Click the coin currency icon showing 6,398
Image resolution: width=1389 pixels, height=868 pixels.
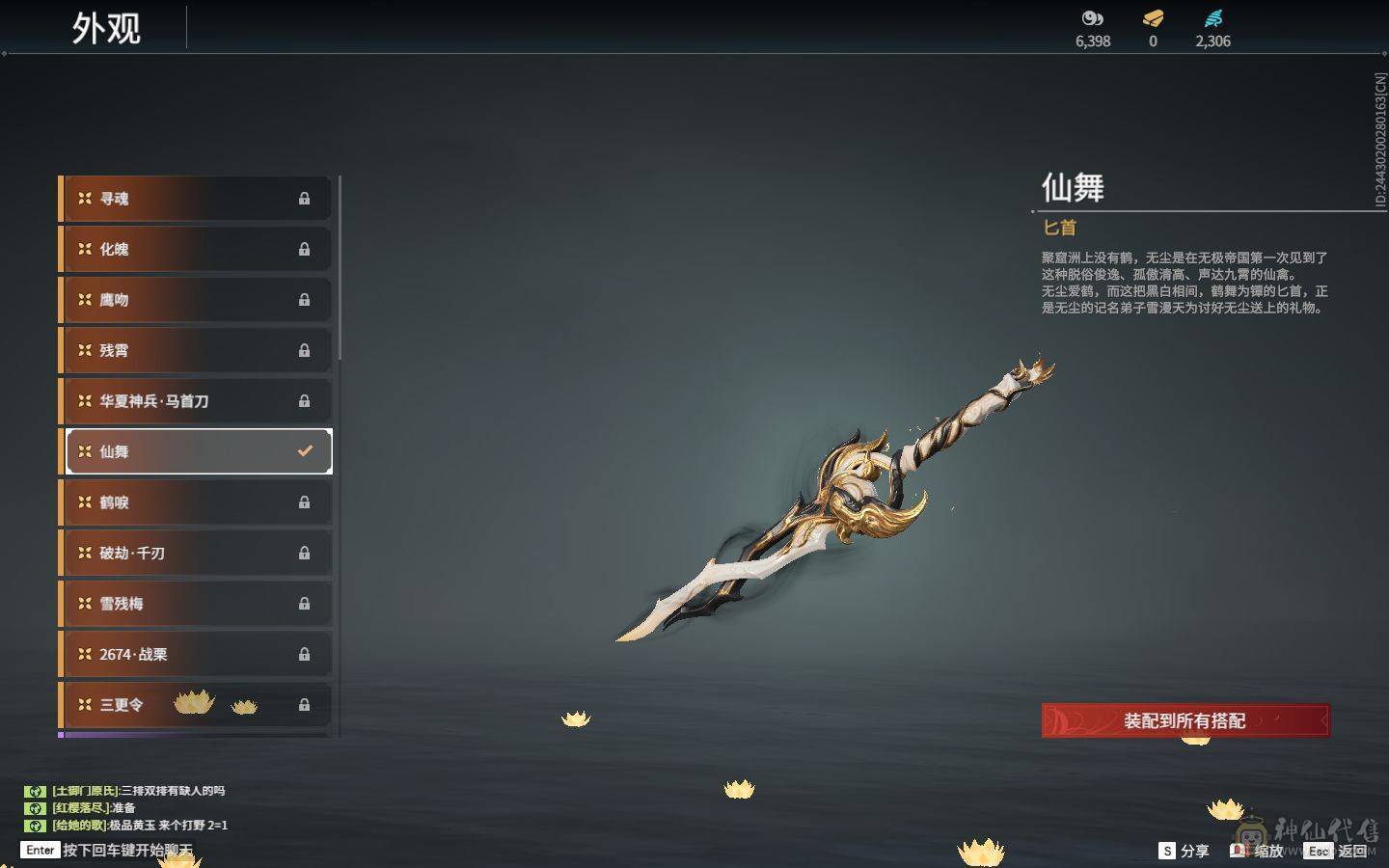tap(1090, 17)
